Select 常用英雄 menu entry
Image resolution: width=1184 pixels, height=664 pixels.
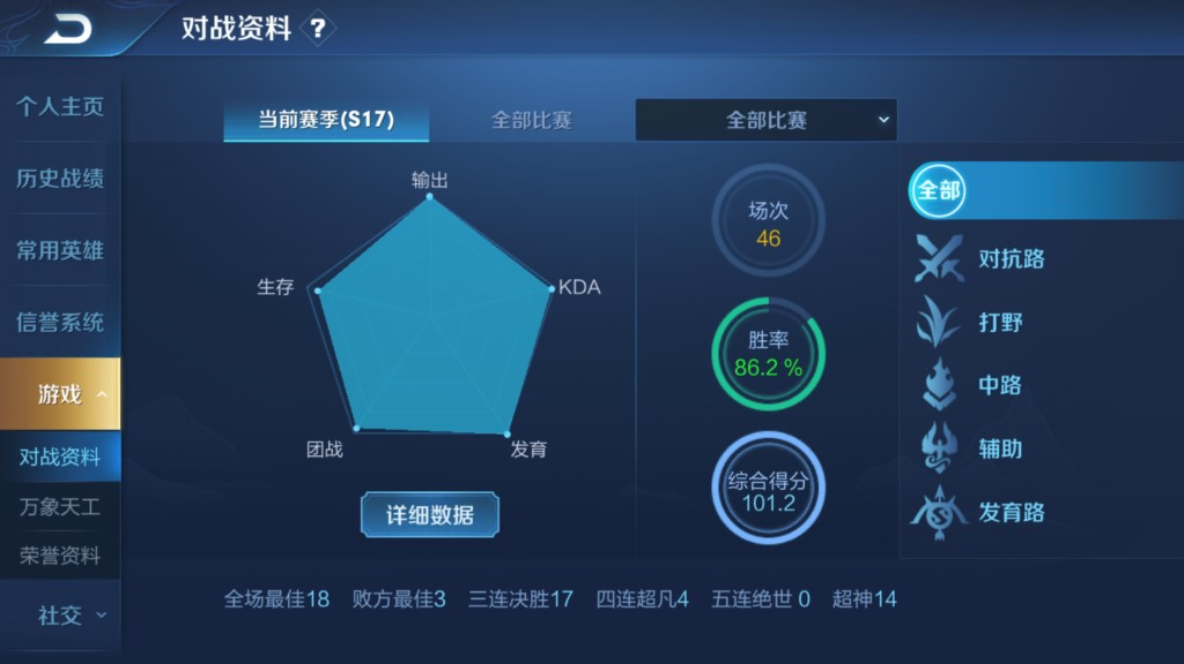pyautogui.click(x=60, y=251)
